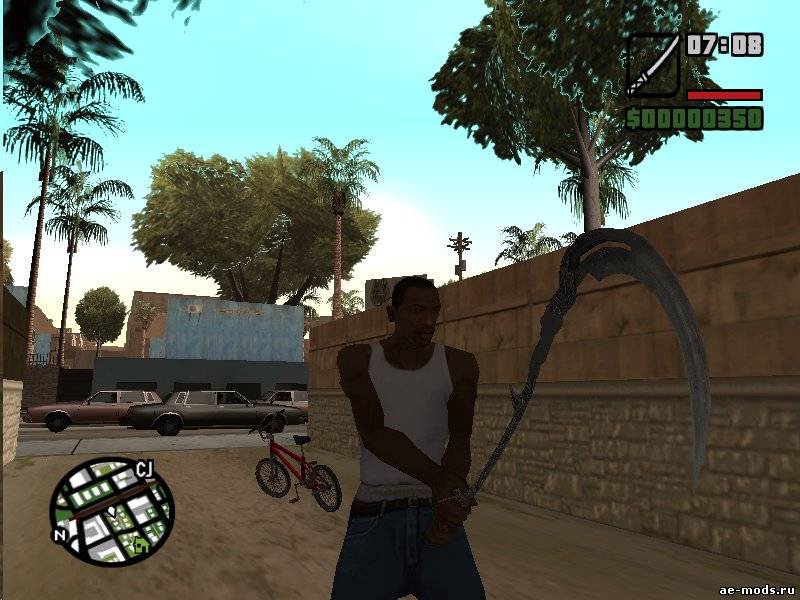This screenshot has width=800, height=600.
Task: Select the CJ marker on the radar
Action: pos(144,469)
